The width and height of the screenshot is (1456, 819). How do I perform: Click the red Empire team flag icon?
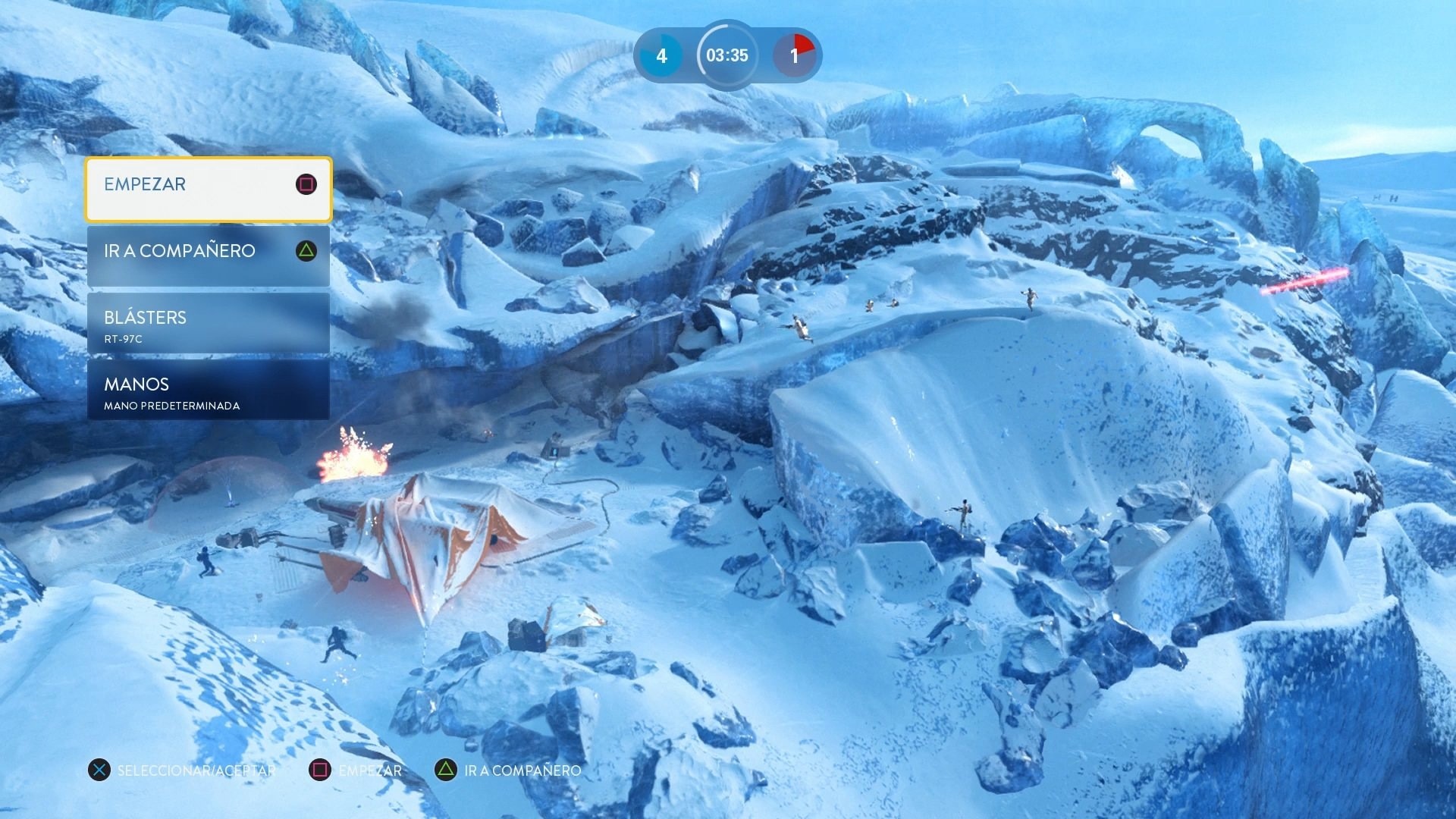click(794, 55)
